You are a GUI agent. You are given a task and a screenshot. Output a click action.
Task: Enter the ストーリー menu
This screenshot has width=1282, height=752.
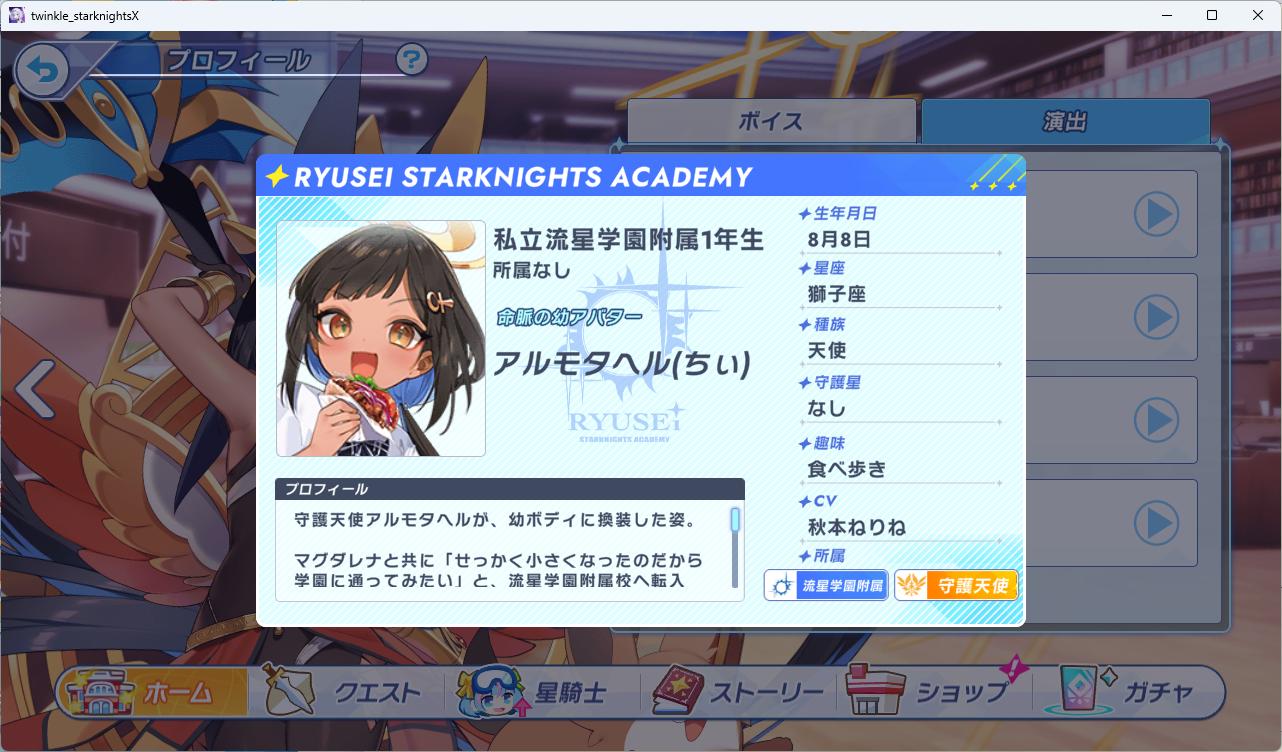(740, 692)
